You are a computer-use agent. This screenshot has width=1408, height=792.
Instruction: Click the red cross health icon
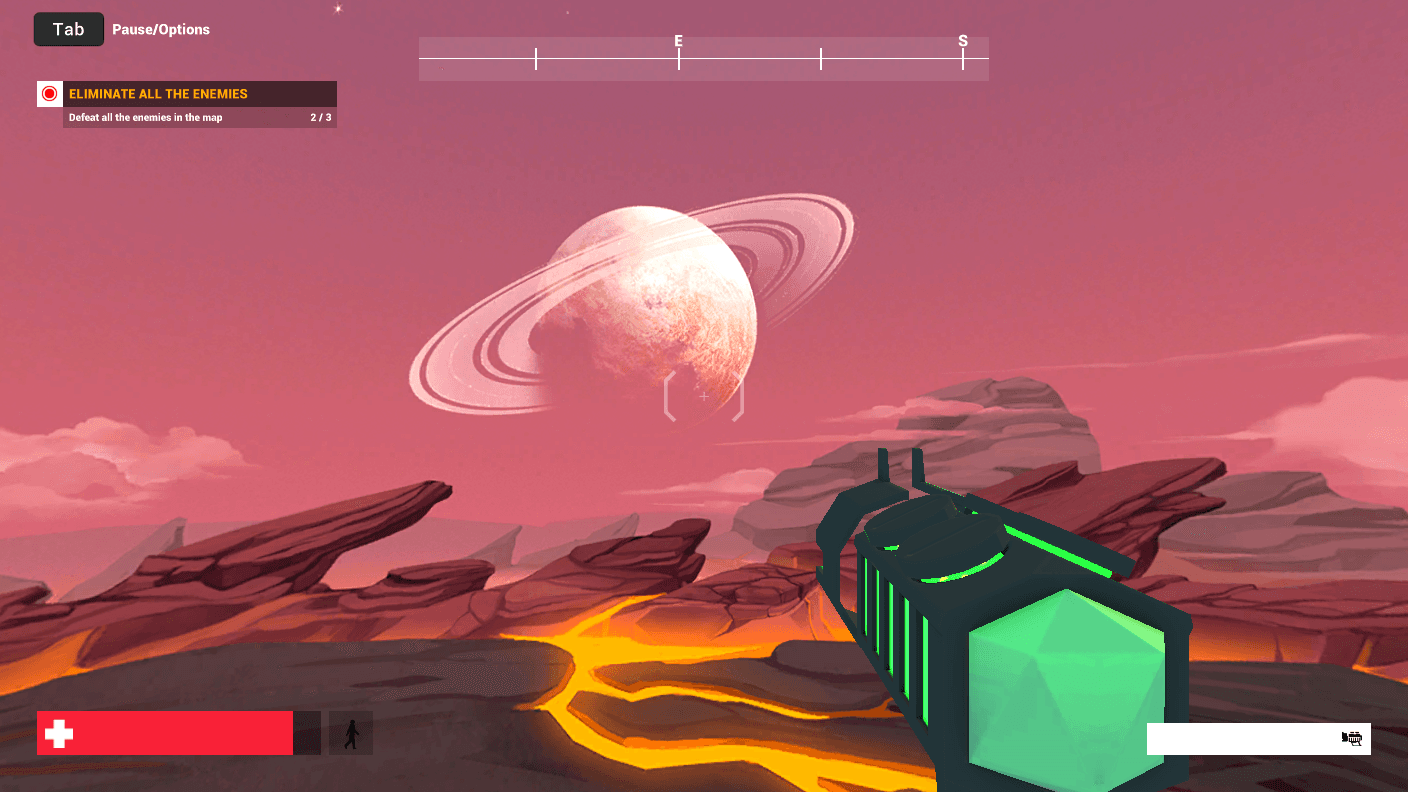(57, 733)
